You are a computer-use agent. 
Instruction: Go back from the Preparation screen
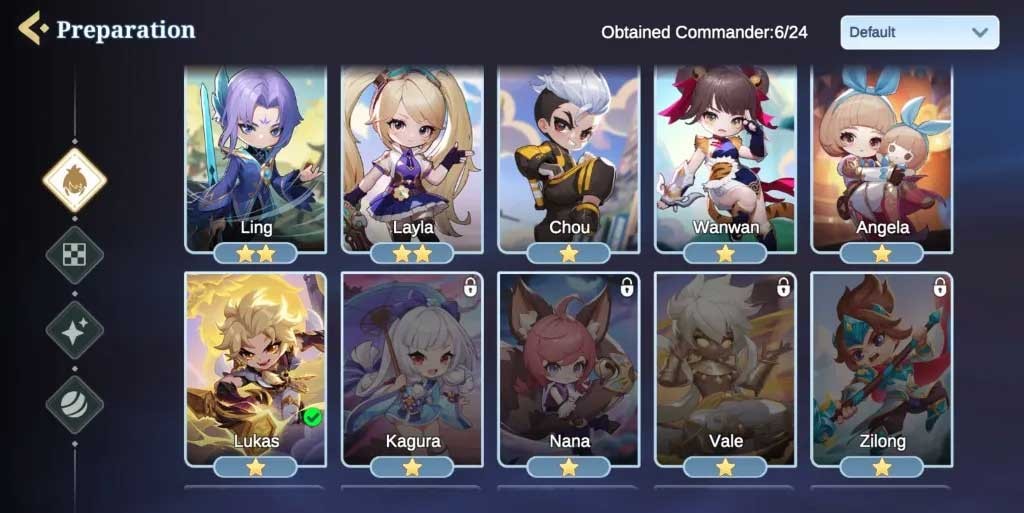tap(32, 28)
